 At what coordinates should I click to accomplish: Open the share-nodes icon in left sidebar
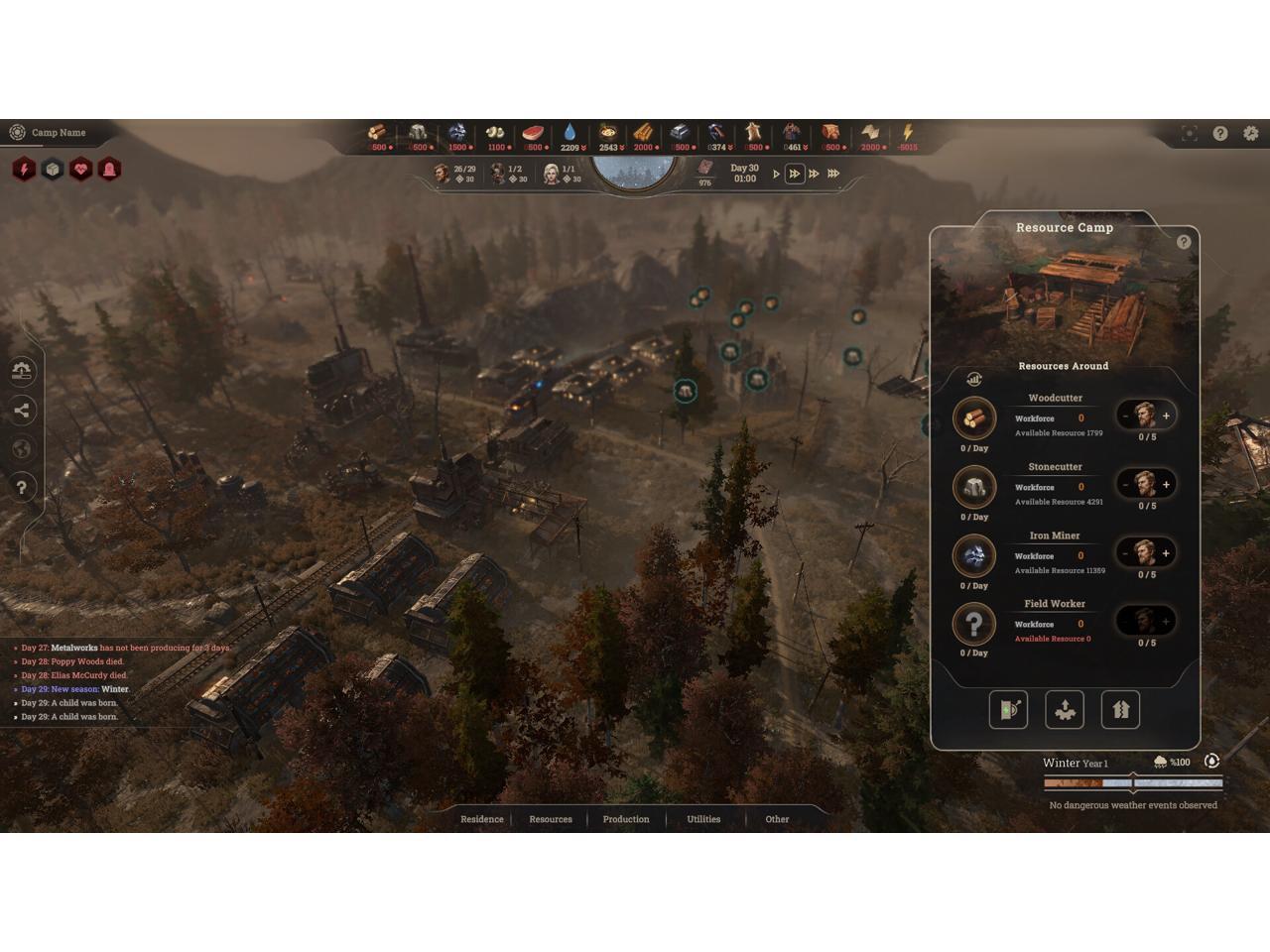click(23, 411)
